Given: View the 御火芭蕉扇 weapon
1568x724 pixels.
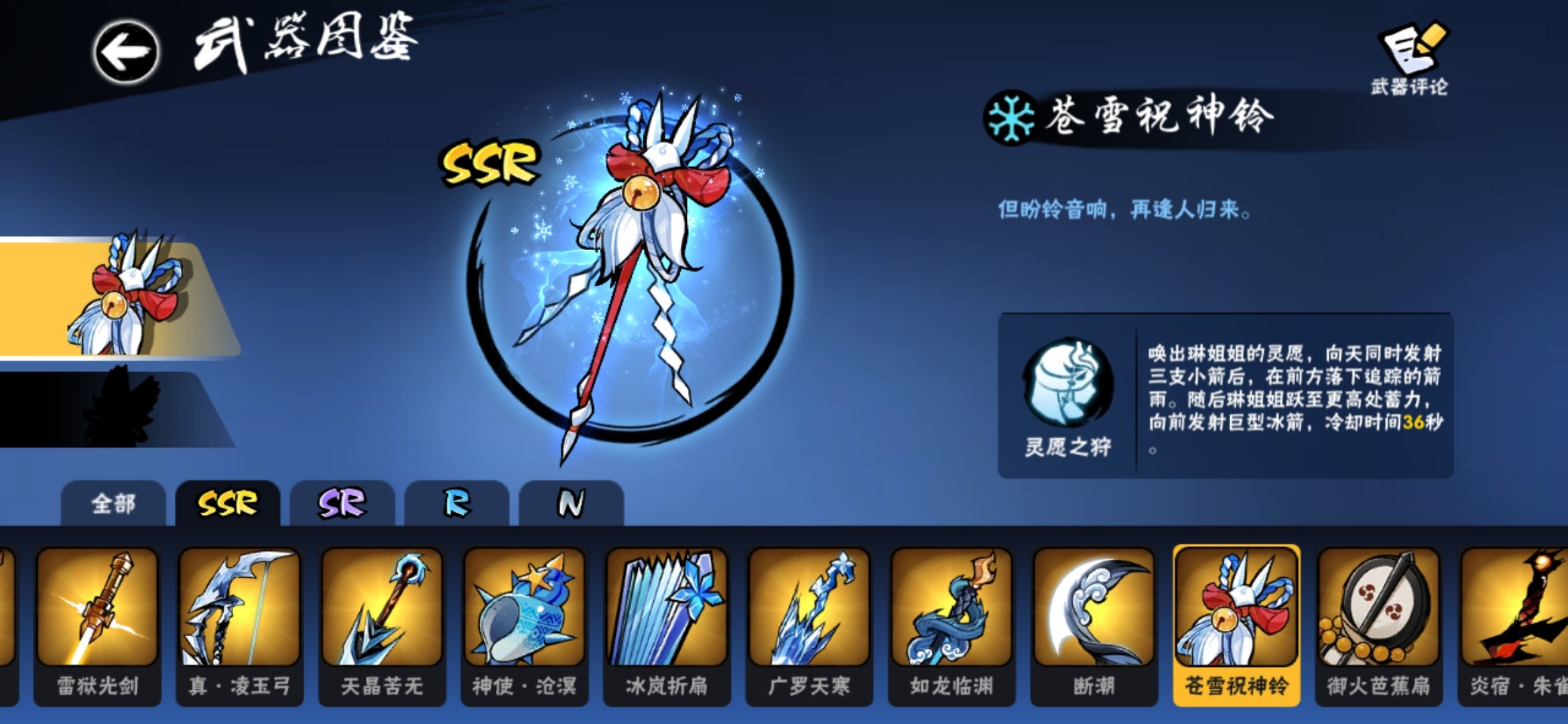Looking at the screenshot, I should 1378,623.
